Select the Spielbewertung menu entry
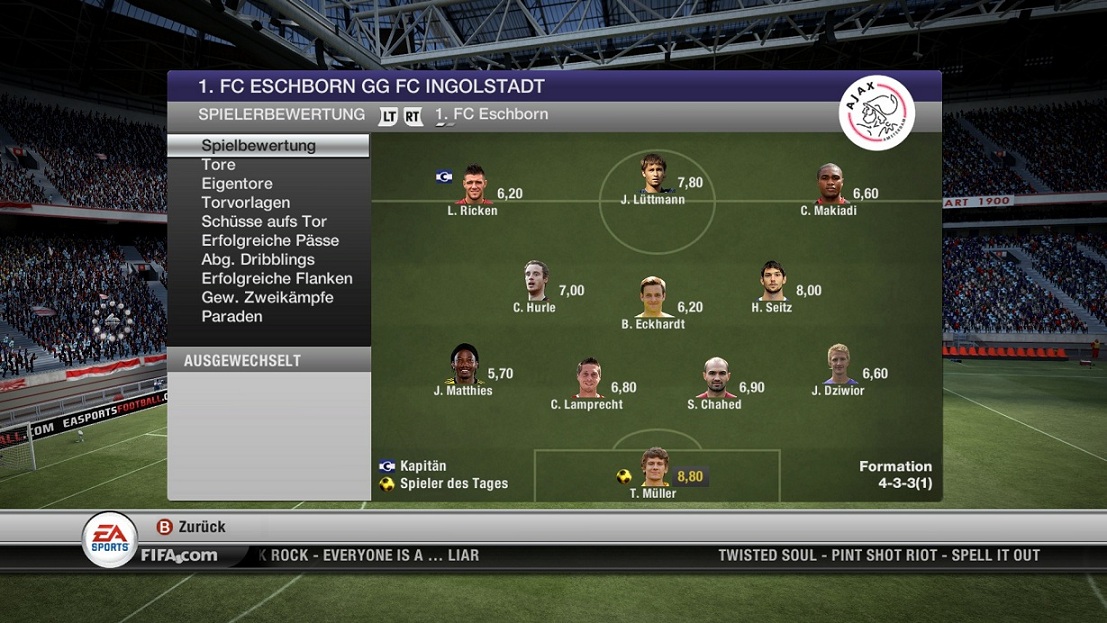Screen dimensions: 1107x623 point(258,146)
